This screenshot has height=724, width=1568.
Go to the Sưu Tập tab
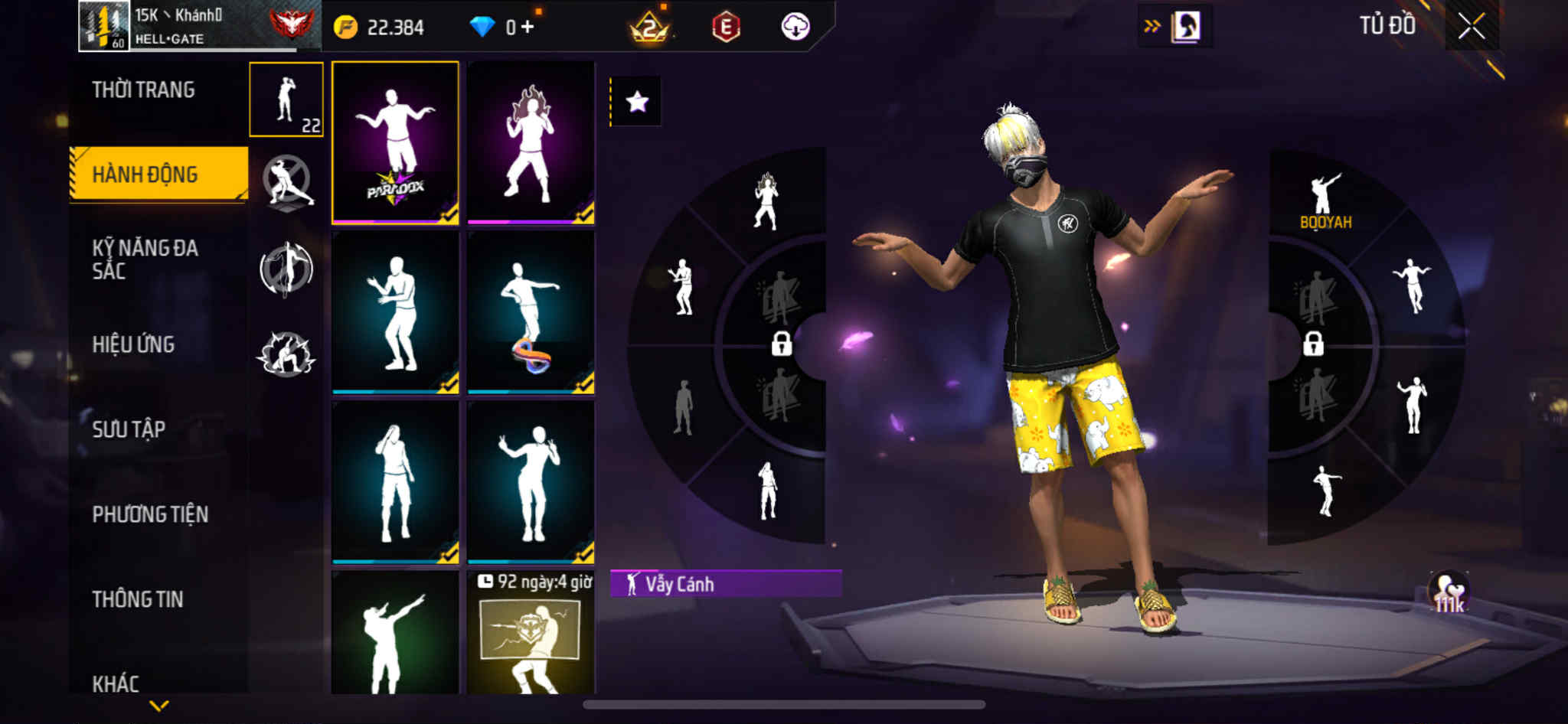(x=129, y=429)
